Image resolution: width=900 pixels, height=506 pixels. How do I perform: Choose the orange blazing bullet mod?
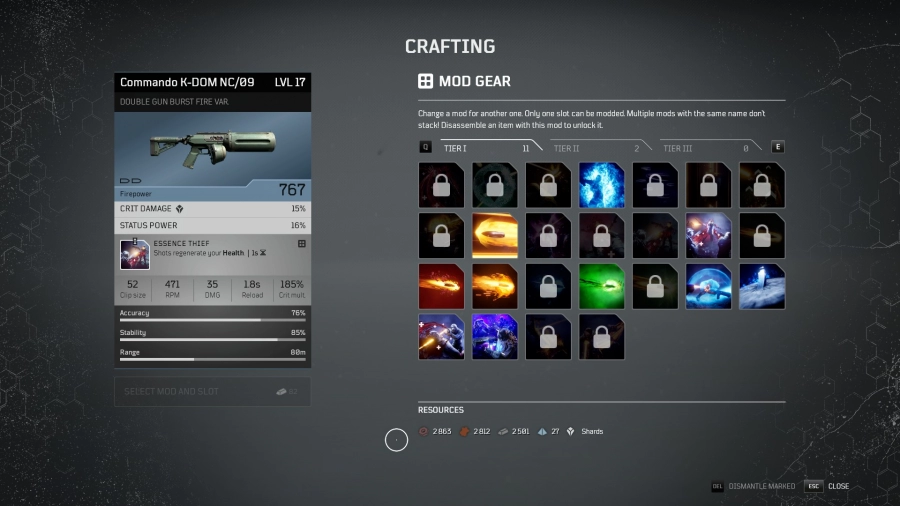(495, 287)
